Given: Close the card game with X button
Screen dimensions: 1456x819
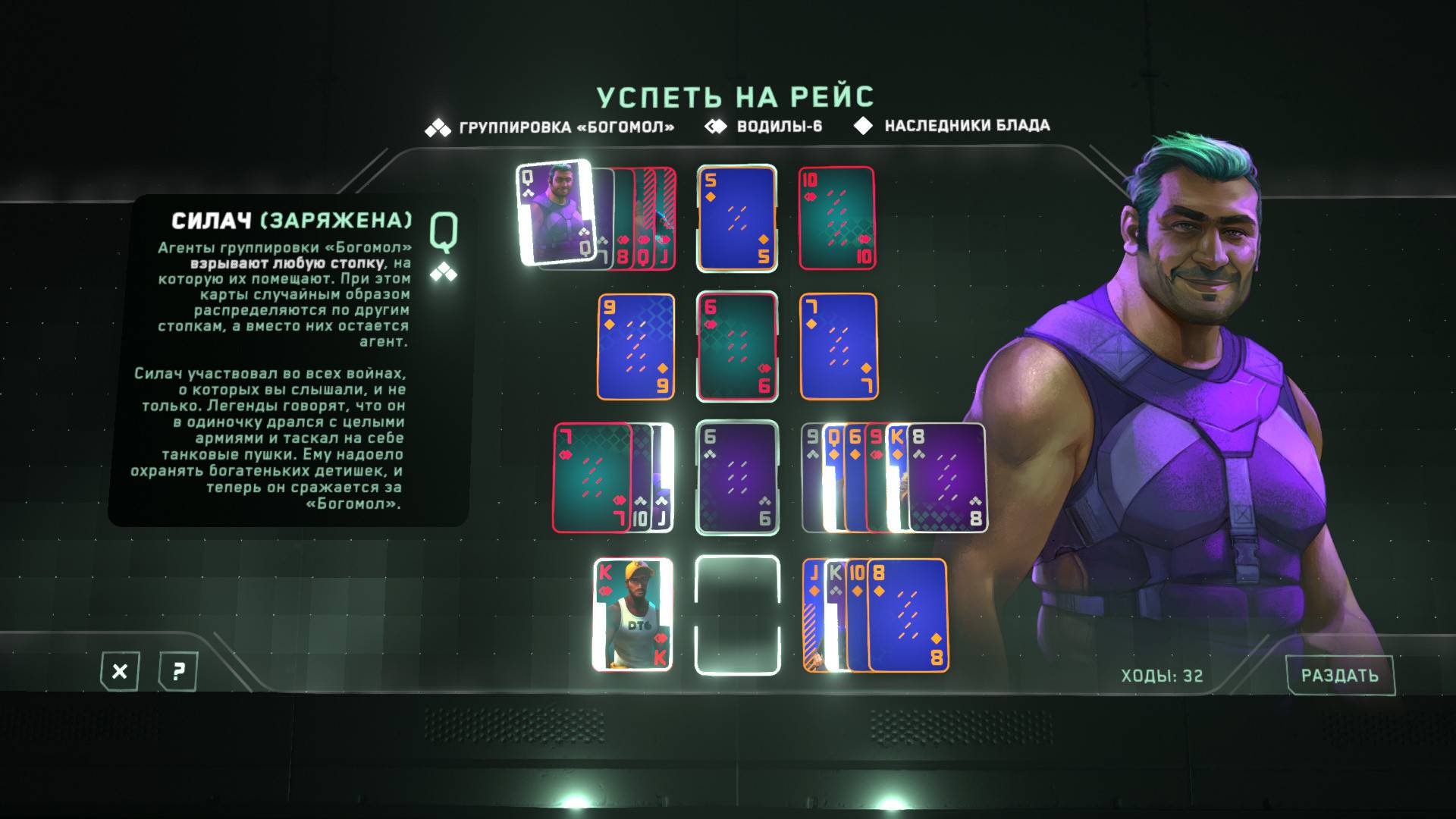Looking at the screenshot, I should pos(120,671).
